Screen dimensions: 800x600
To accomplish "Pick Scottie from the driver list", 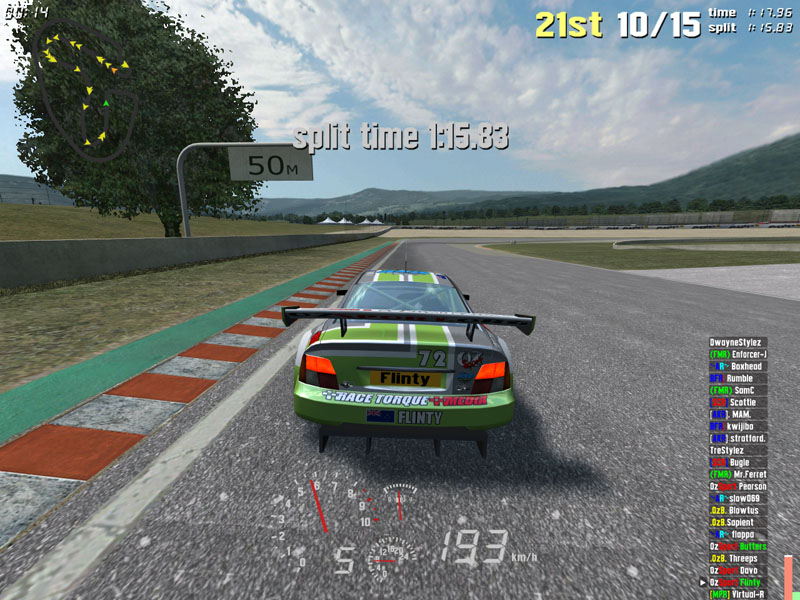I will (738, 403).
